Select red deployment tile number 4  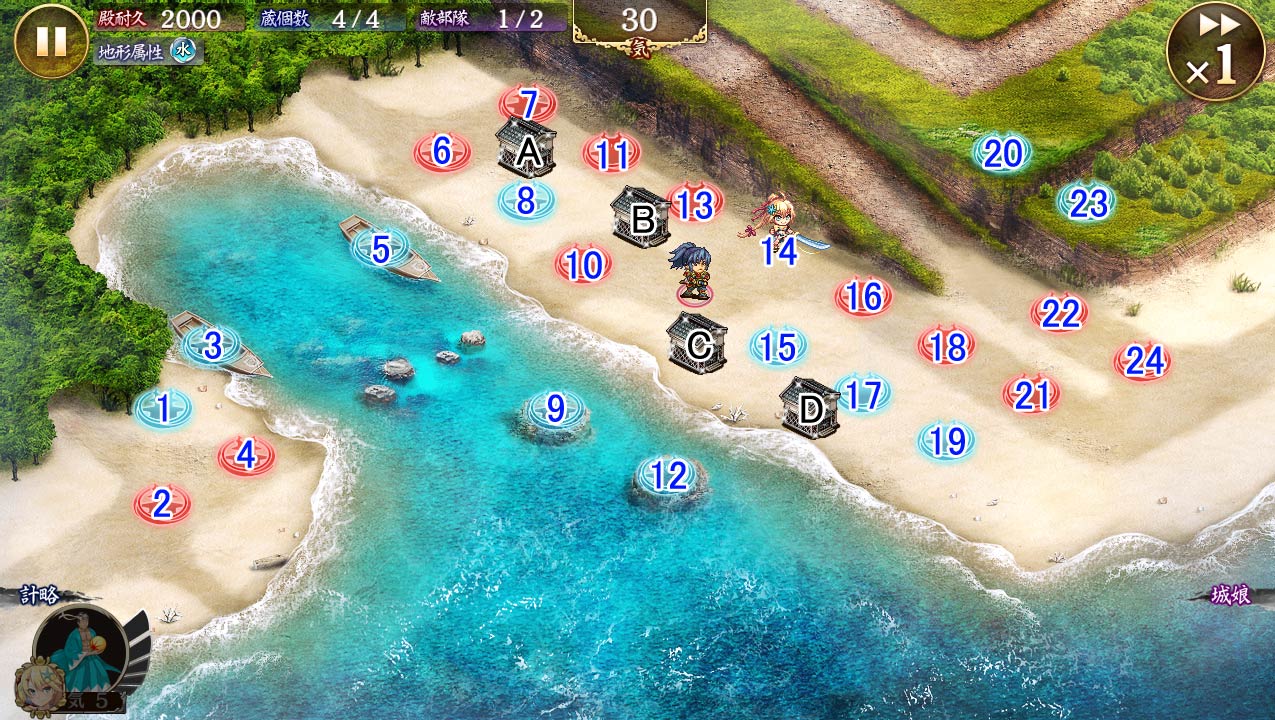[x=246, y=456]
